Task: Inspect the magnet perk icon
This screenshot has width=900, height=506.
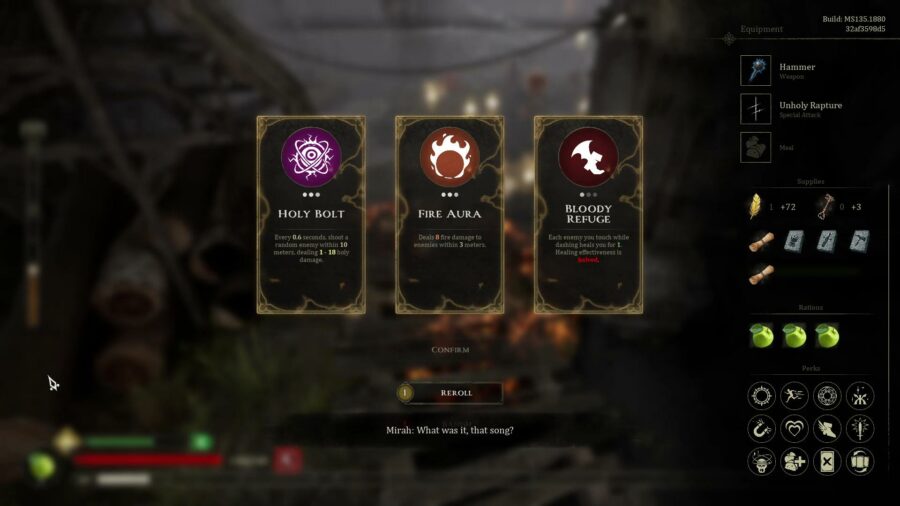Action: 762,429
